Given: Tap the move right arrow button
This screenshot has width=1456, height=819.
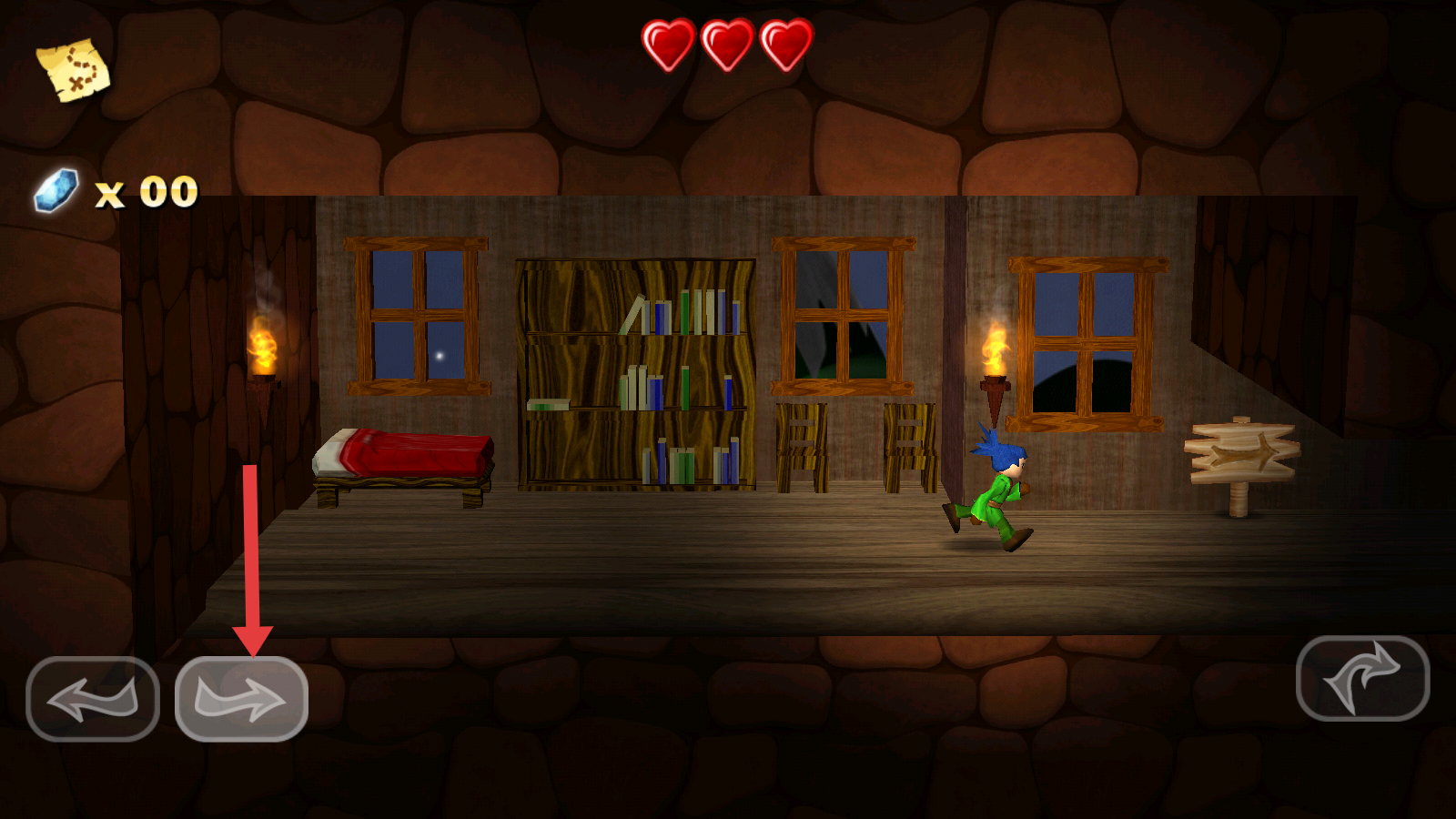Looking at the screenshot, I should [241, 699].
